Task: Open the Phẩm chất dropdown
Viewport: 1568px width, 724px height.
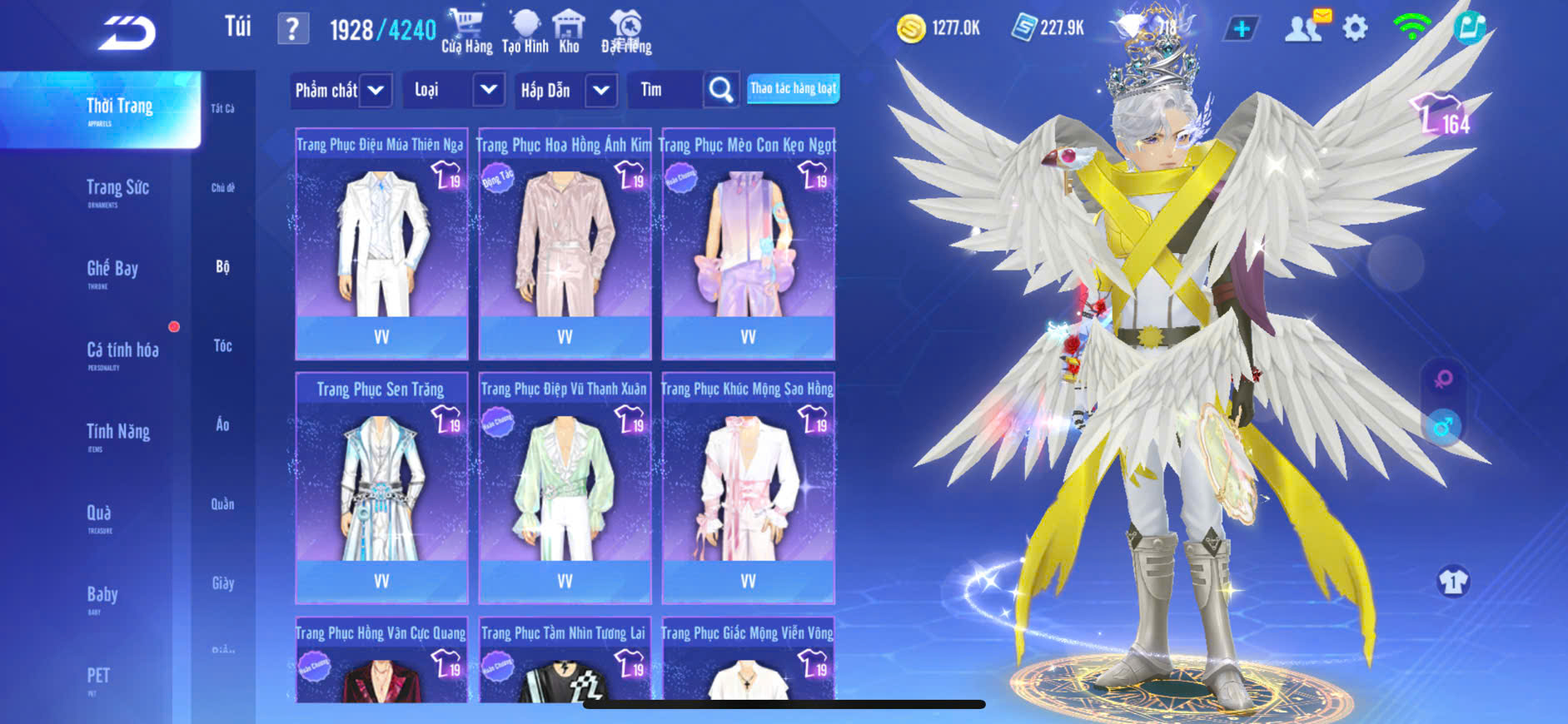Action: pos(342,90)
